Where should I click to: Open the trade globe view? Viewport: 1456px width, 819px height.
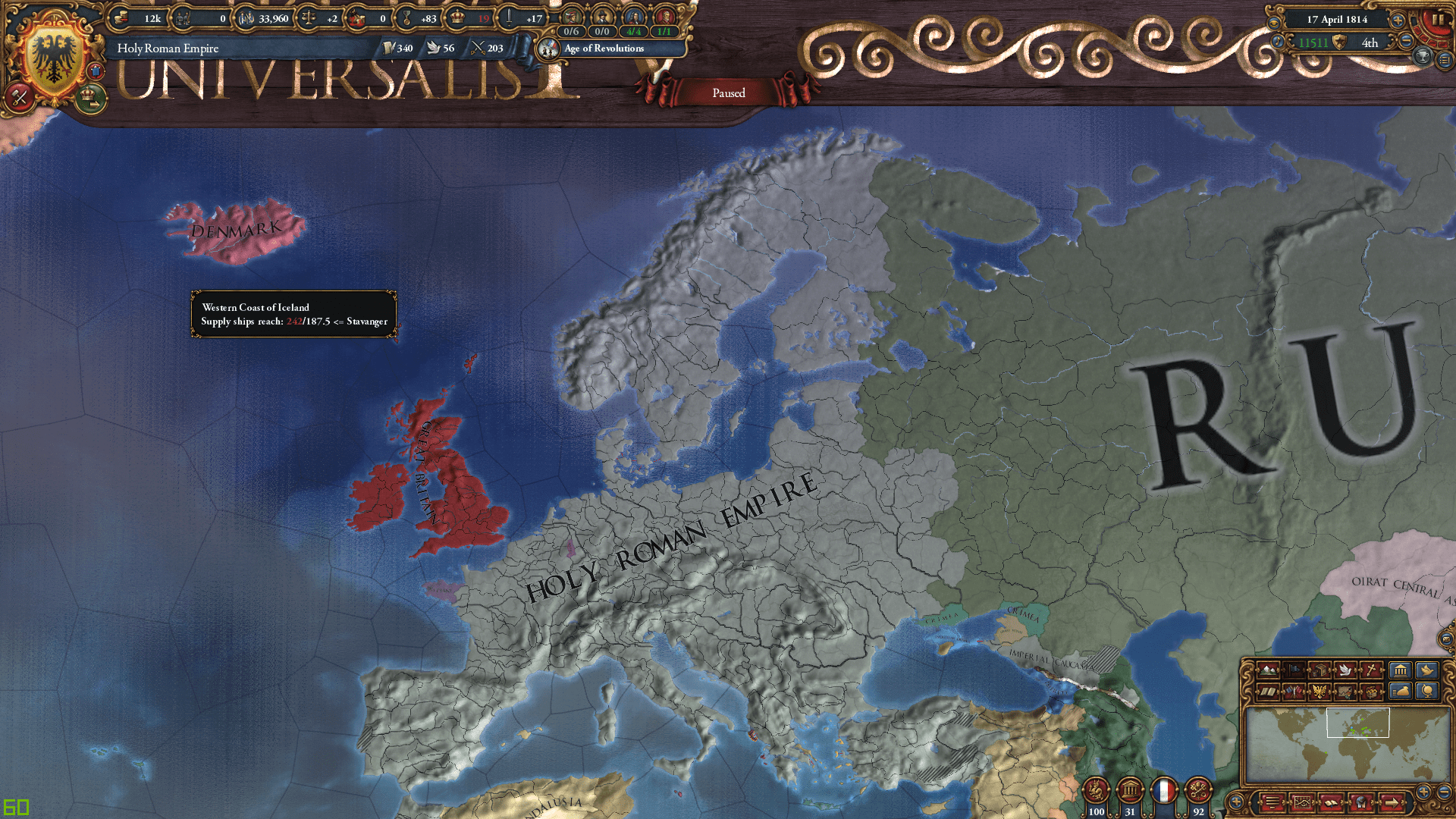[1428, 692]
